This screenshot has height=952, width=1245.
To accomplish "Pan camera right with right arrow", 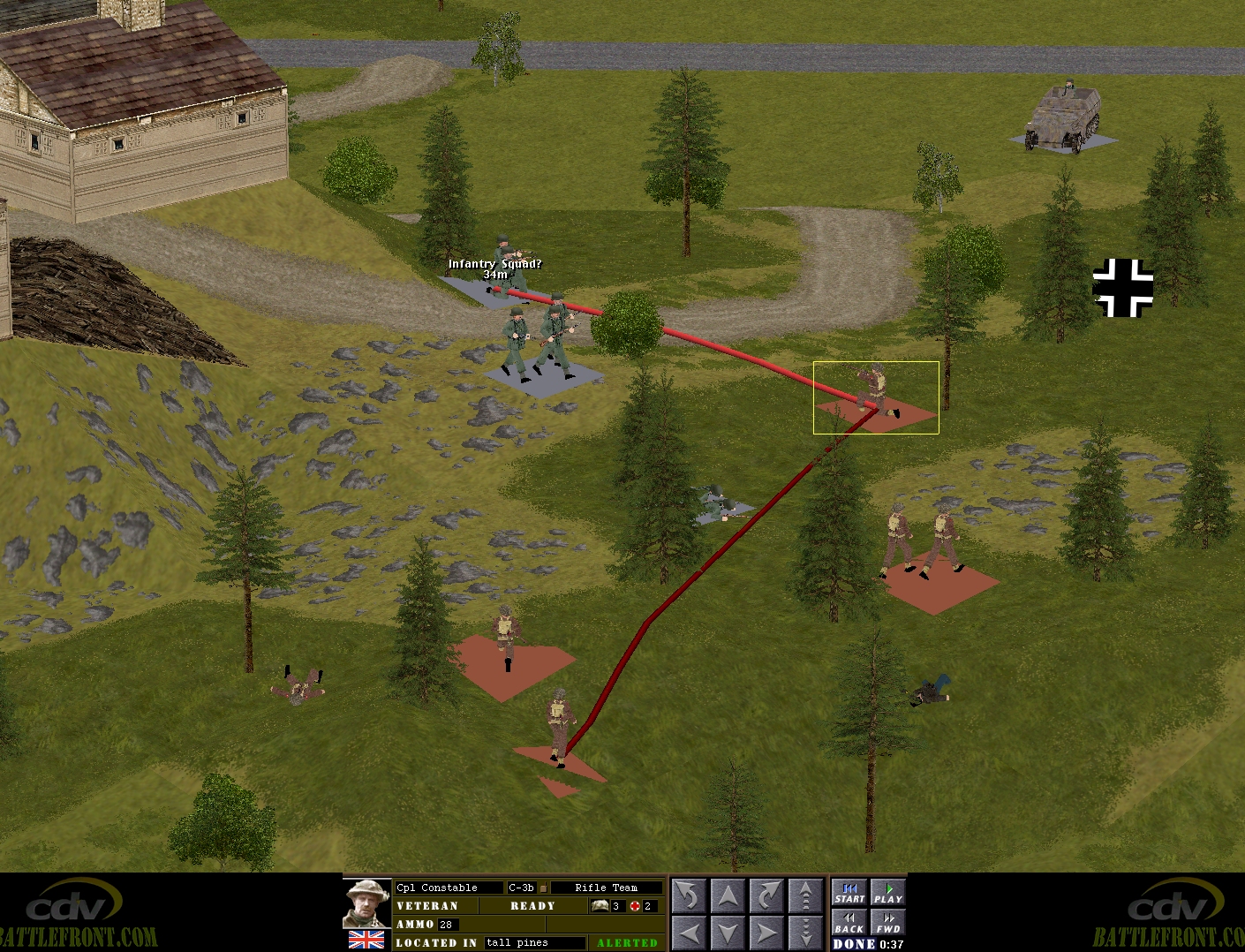I will (x=766, y=933).
